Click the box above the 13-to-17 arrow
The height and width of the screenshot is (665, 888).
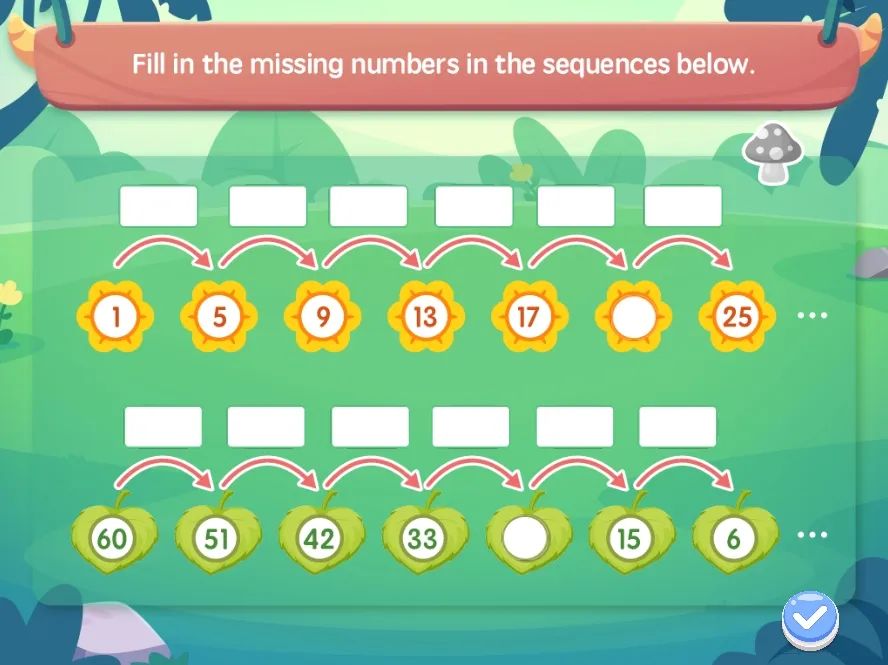474,206
